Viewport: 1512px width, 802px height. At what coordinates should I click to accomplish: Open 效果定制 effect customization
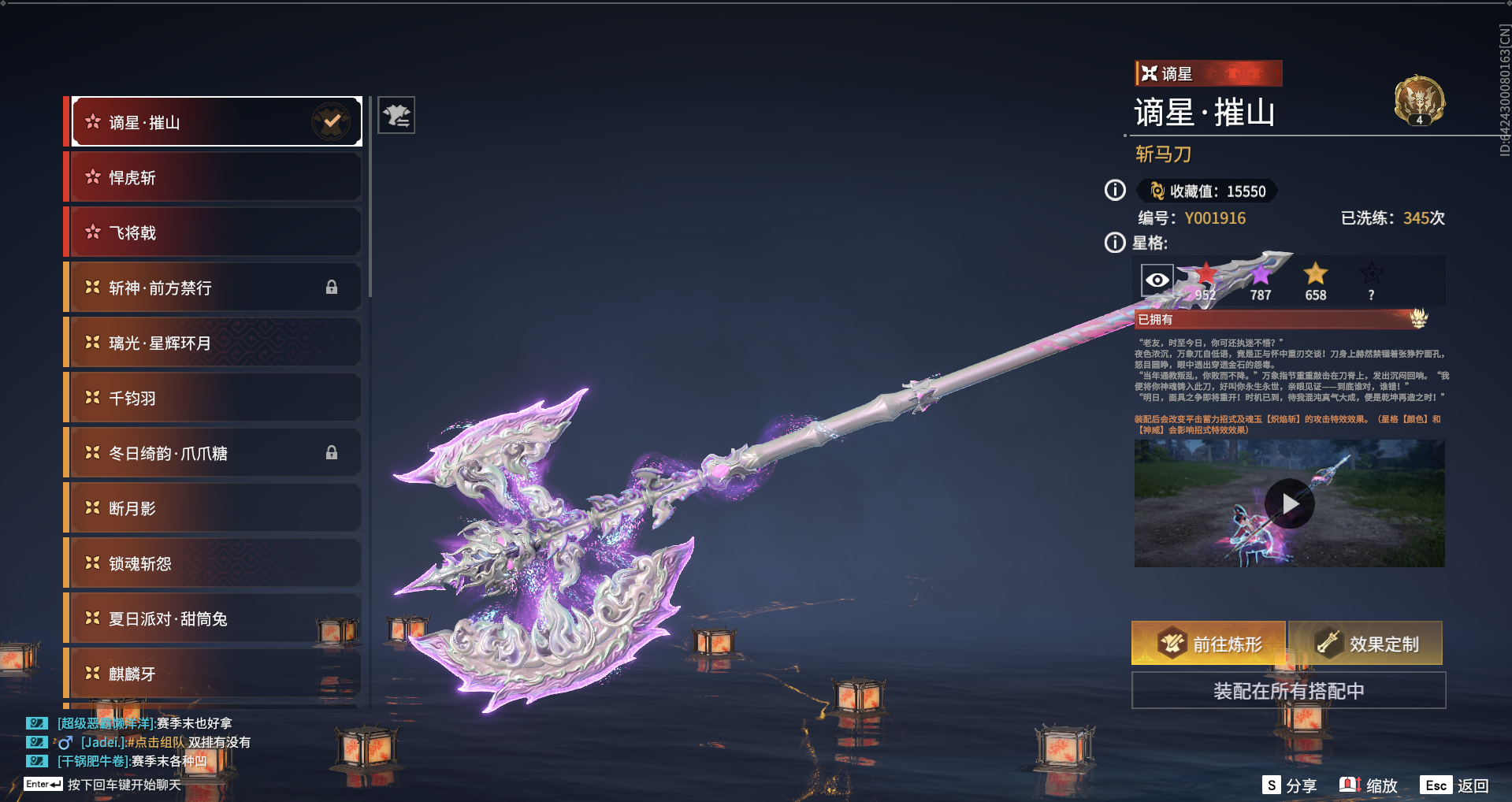point(1365,644)
